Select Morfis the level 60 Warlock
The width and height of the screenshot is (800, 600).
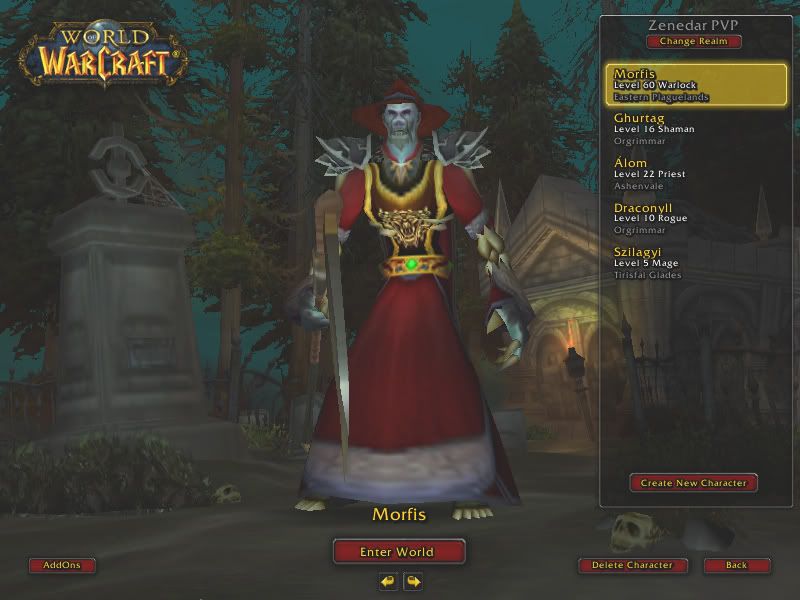696,85
